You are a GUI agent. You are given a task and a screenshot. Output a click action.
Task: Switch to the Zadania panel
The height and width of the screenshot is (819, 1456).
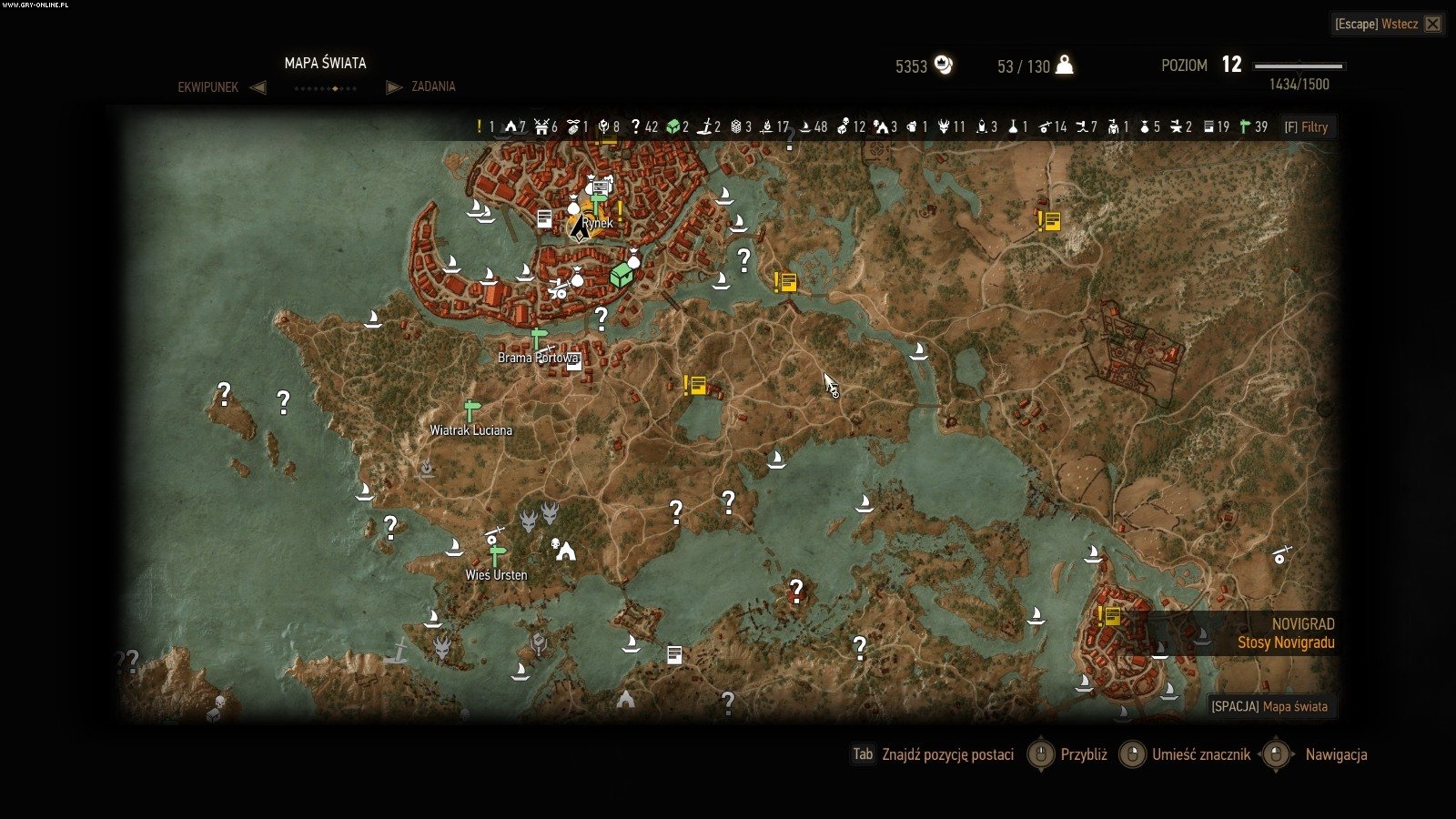[433, 86]
